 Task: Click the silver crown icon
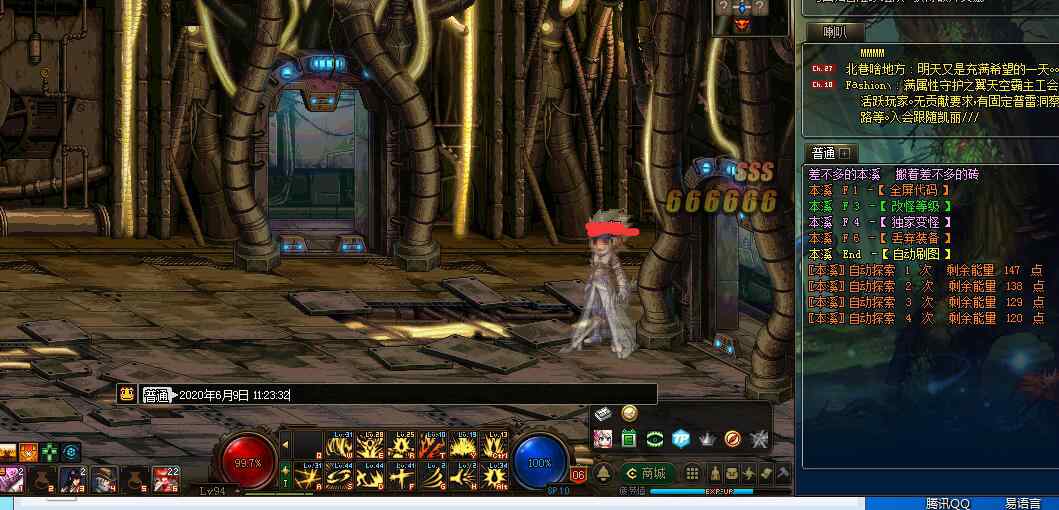point(707,438)
